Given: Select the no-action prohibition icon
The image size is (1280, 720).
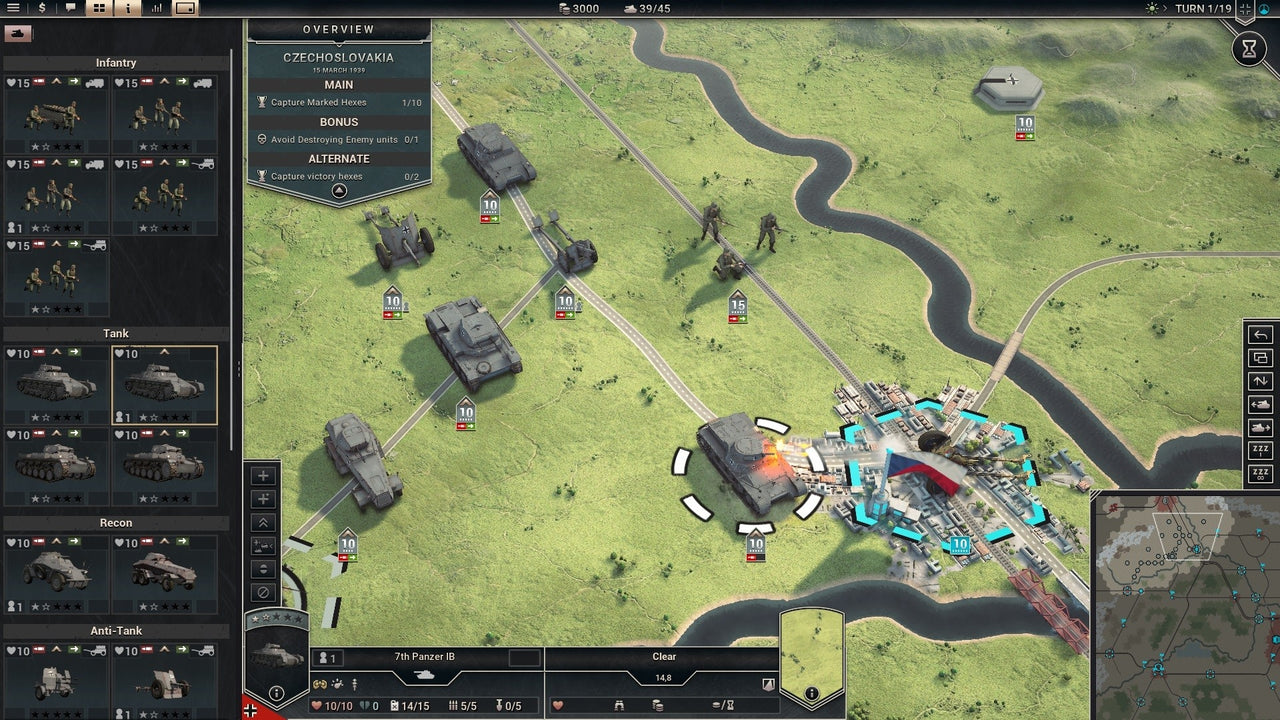Looking at the screenshot, I should pyautogui.click(x=263, y=592).
